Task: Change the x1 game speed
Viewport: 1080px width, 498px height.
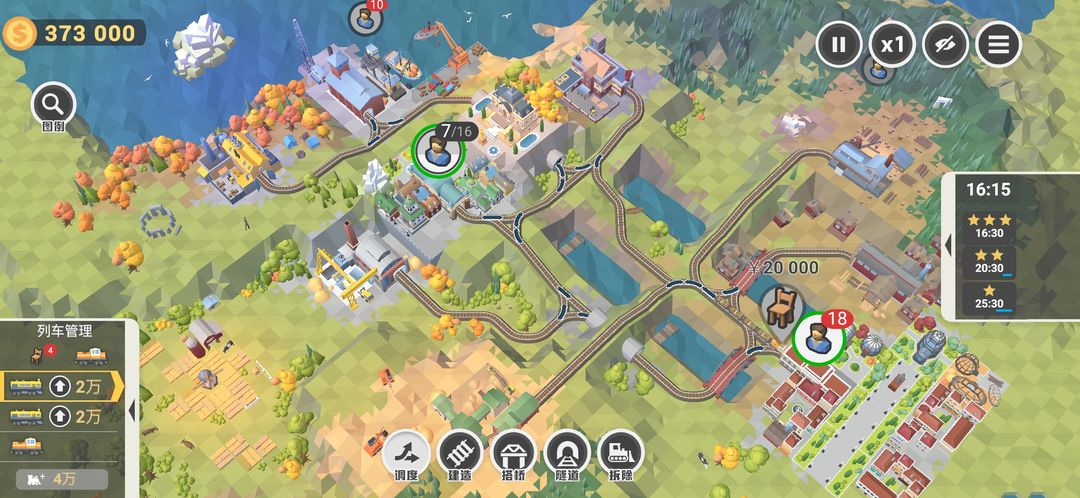Action: click(892, 44)
